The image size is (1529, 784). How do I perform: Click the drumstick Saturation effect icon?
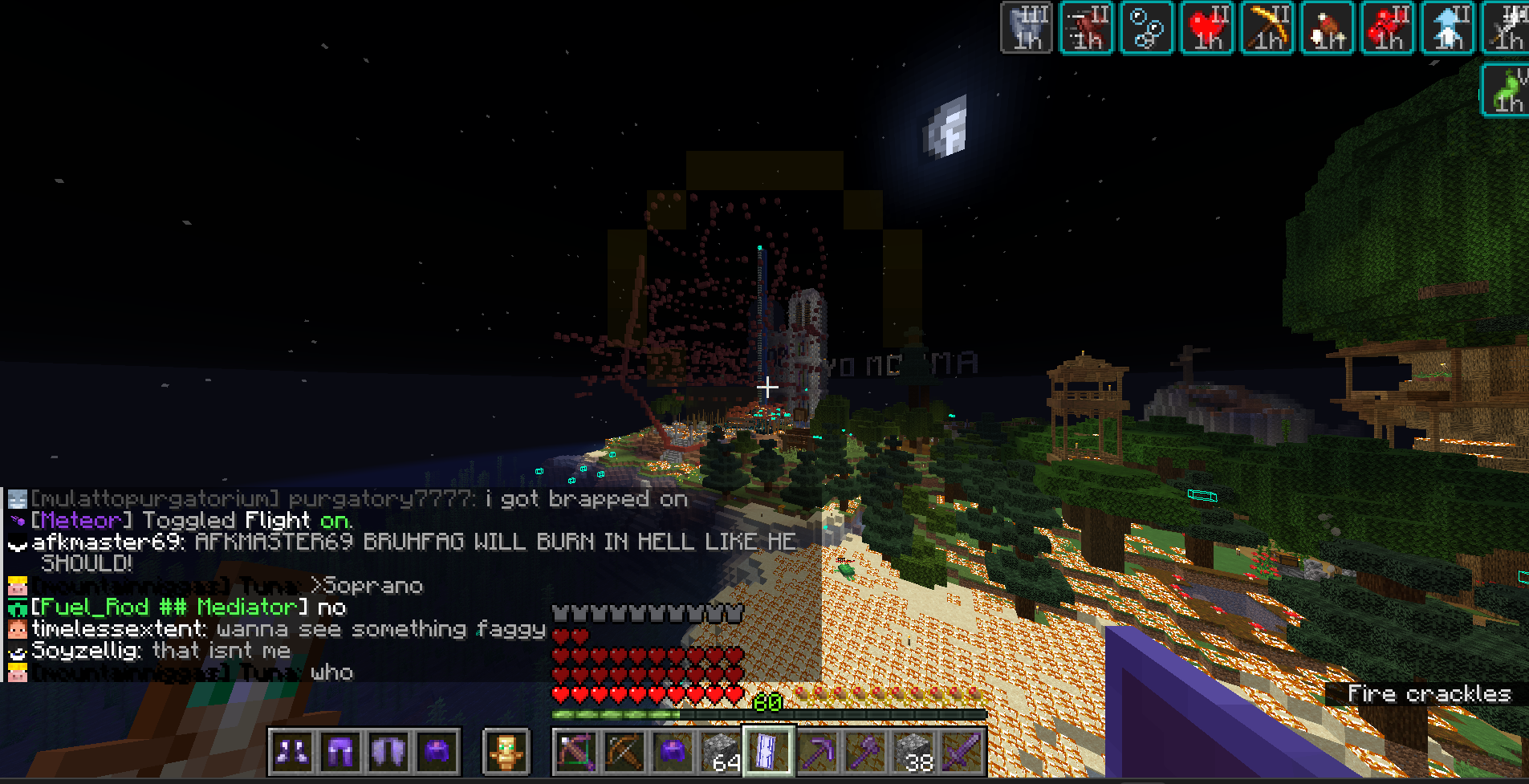[1328, 28]
